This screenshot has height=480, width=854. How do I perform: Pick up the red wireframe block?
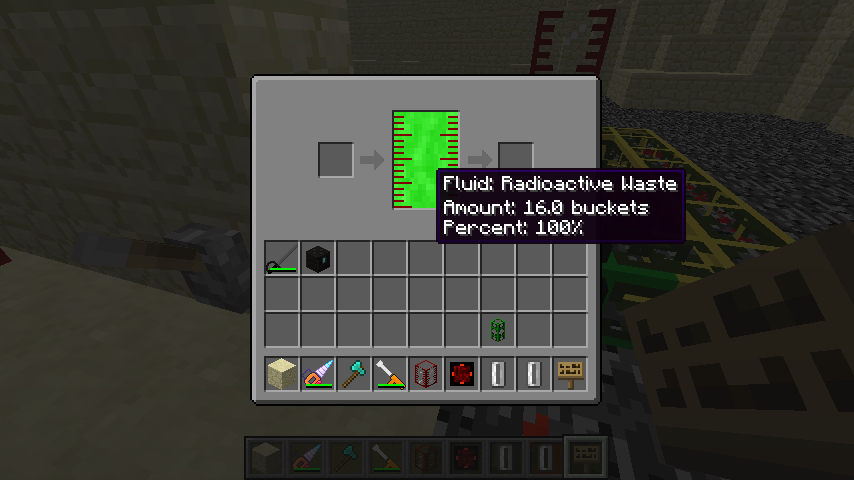coord(426,374)
